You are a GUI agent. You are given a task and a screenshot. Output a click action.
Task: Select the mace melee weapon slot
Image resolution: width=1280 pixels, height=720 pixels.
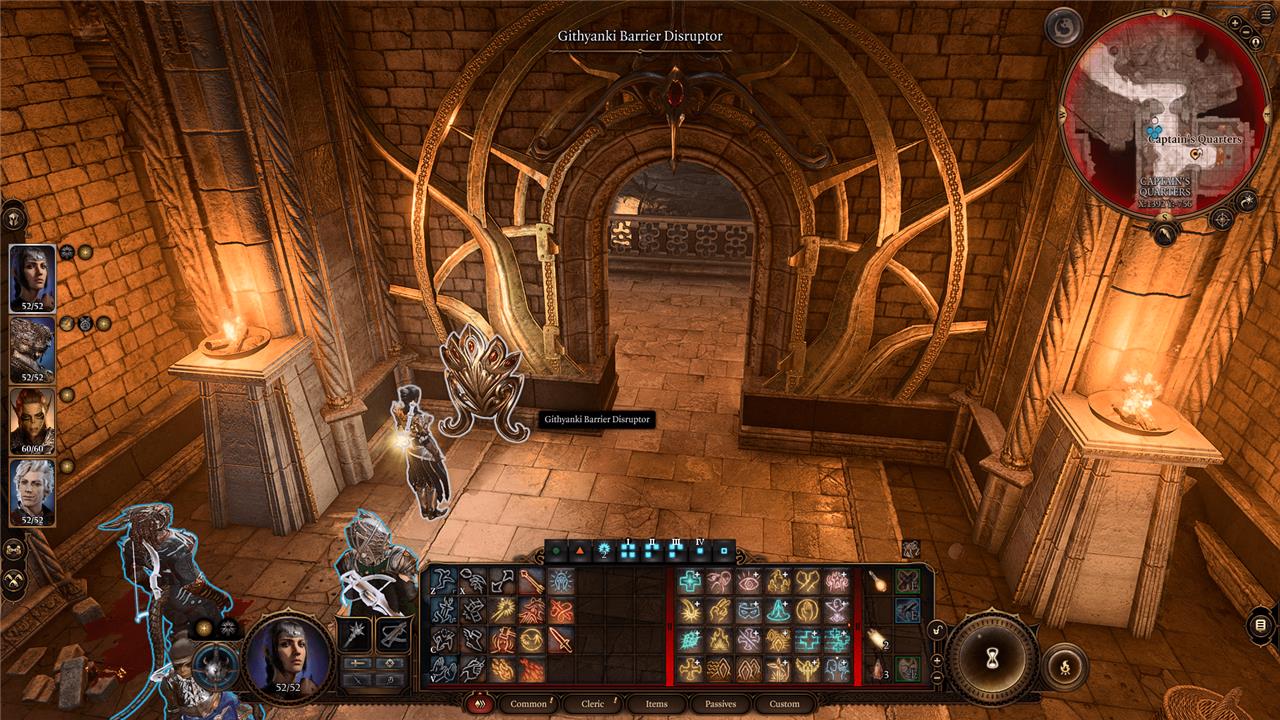click(x=355, y=633)
